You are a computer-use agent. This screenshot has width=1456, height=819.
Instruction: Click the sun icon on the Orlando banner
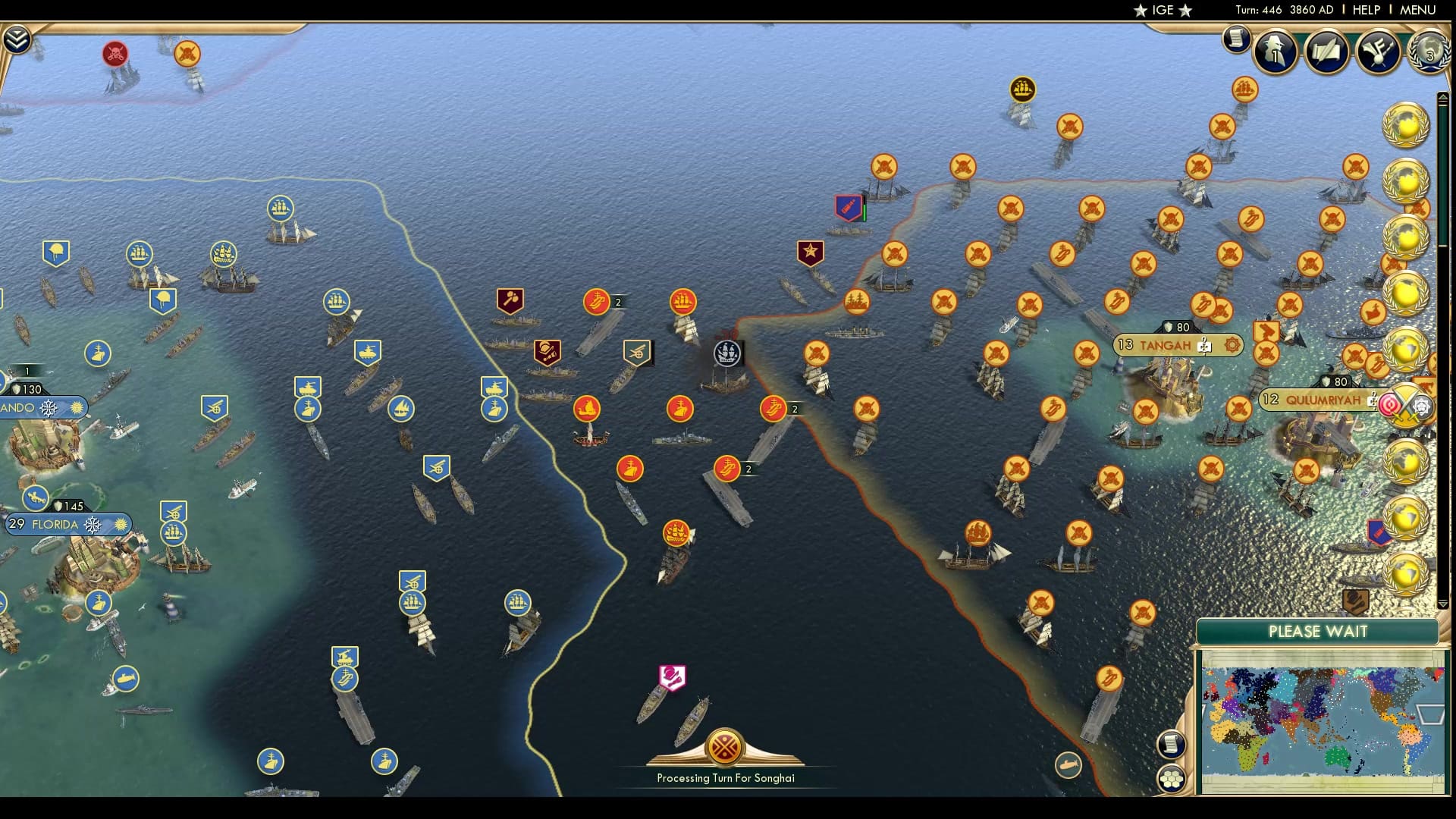(x=77, y=408)
